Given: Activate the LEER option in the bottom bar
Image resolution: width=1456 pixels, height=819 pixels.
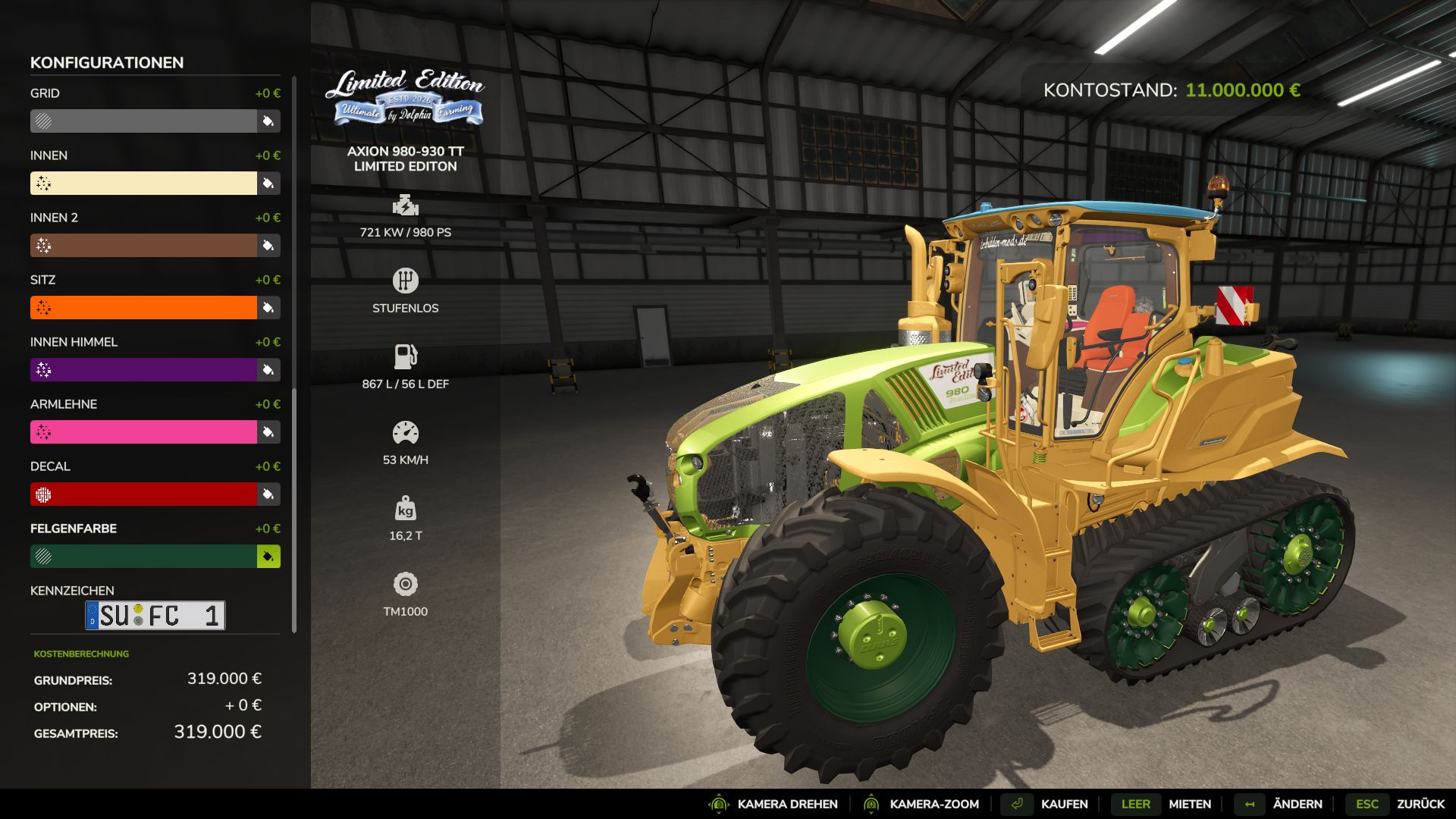Looking at the screenshot, I should 1137,804.
